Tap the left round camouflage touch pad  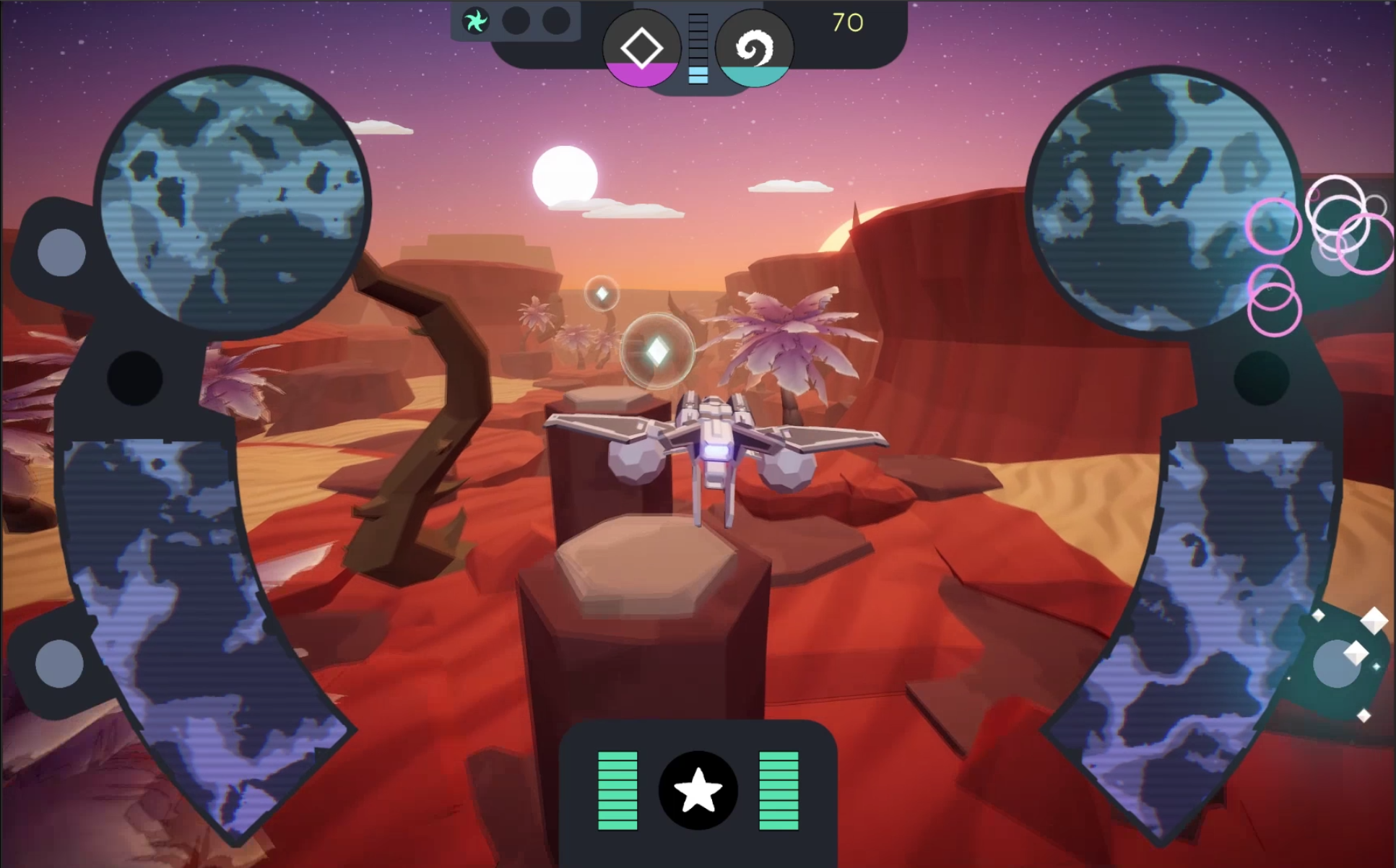pyautogui.click(x=233, y=202)
